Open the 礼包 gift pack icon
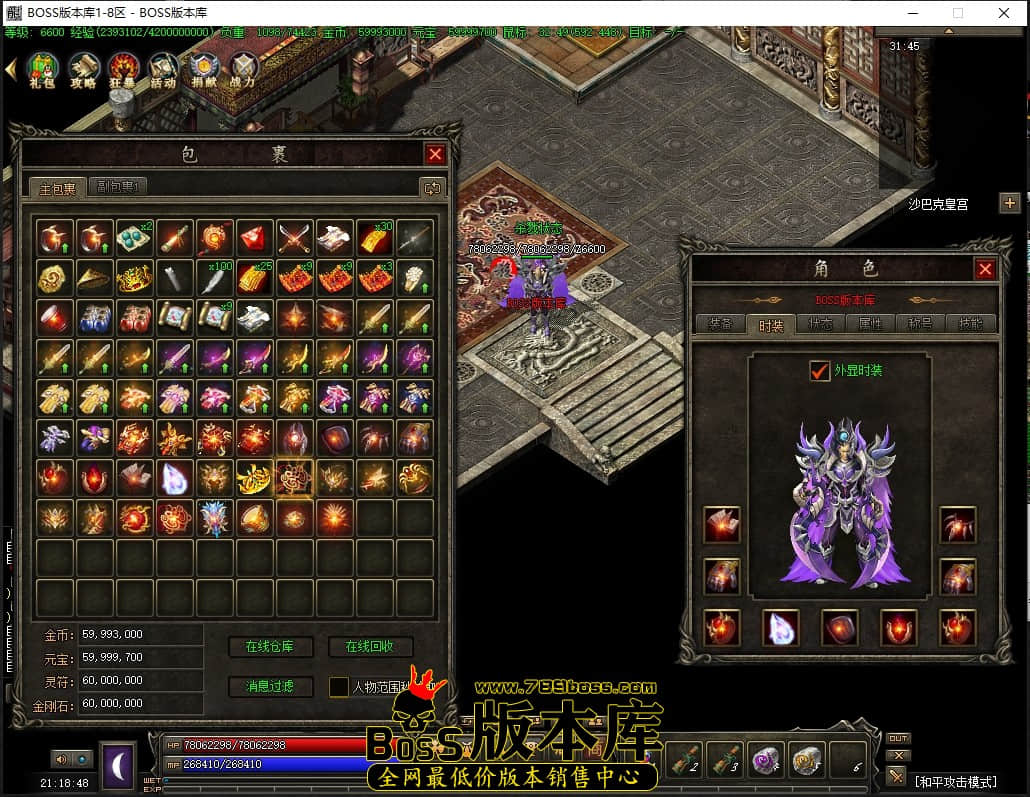The width and height of the screenshot is (1030, 797). 43,69
